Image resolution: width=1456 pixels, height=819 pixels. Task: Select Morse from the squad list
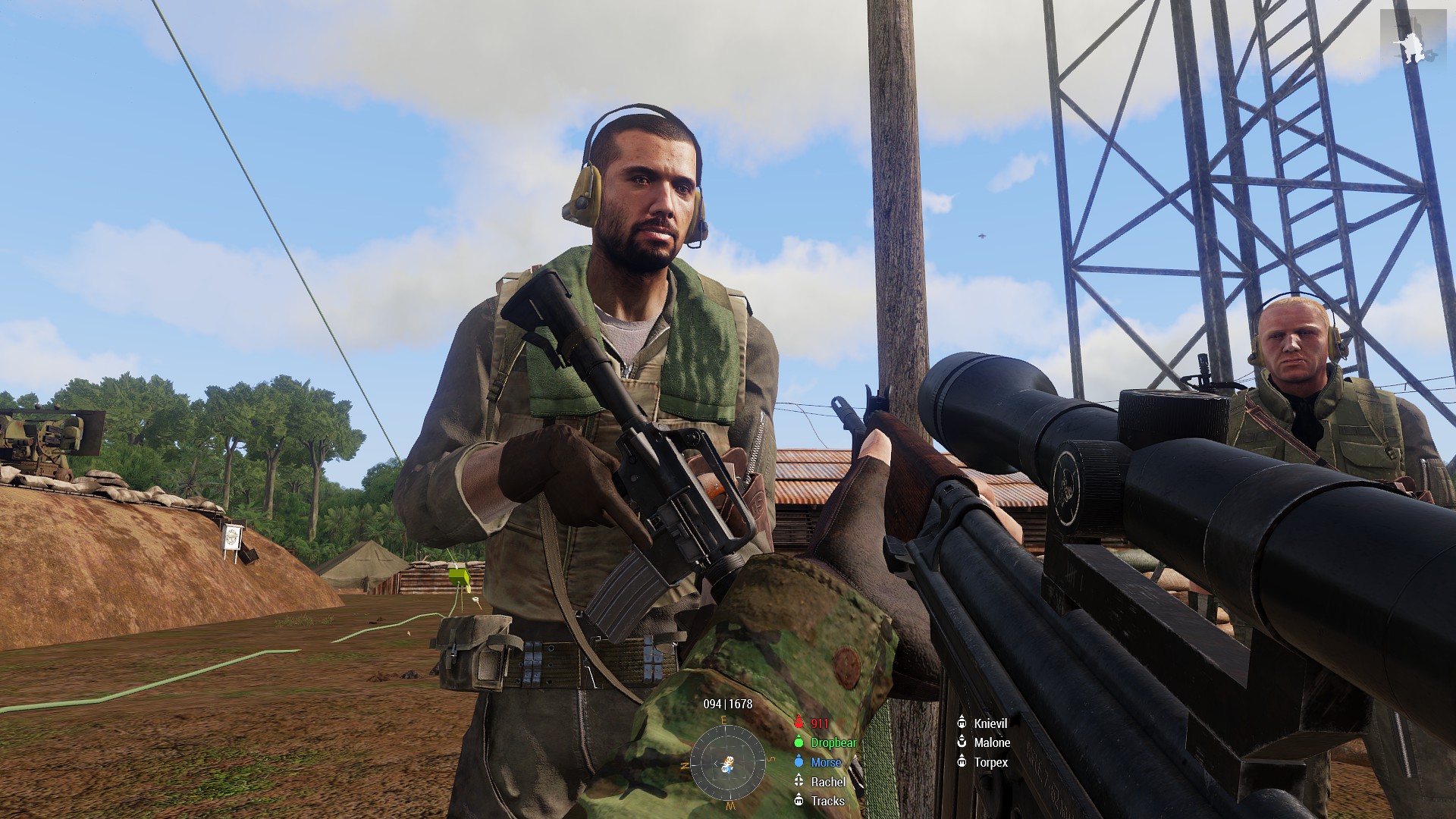click(x=825, y=763)
